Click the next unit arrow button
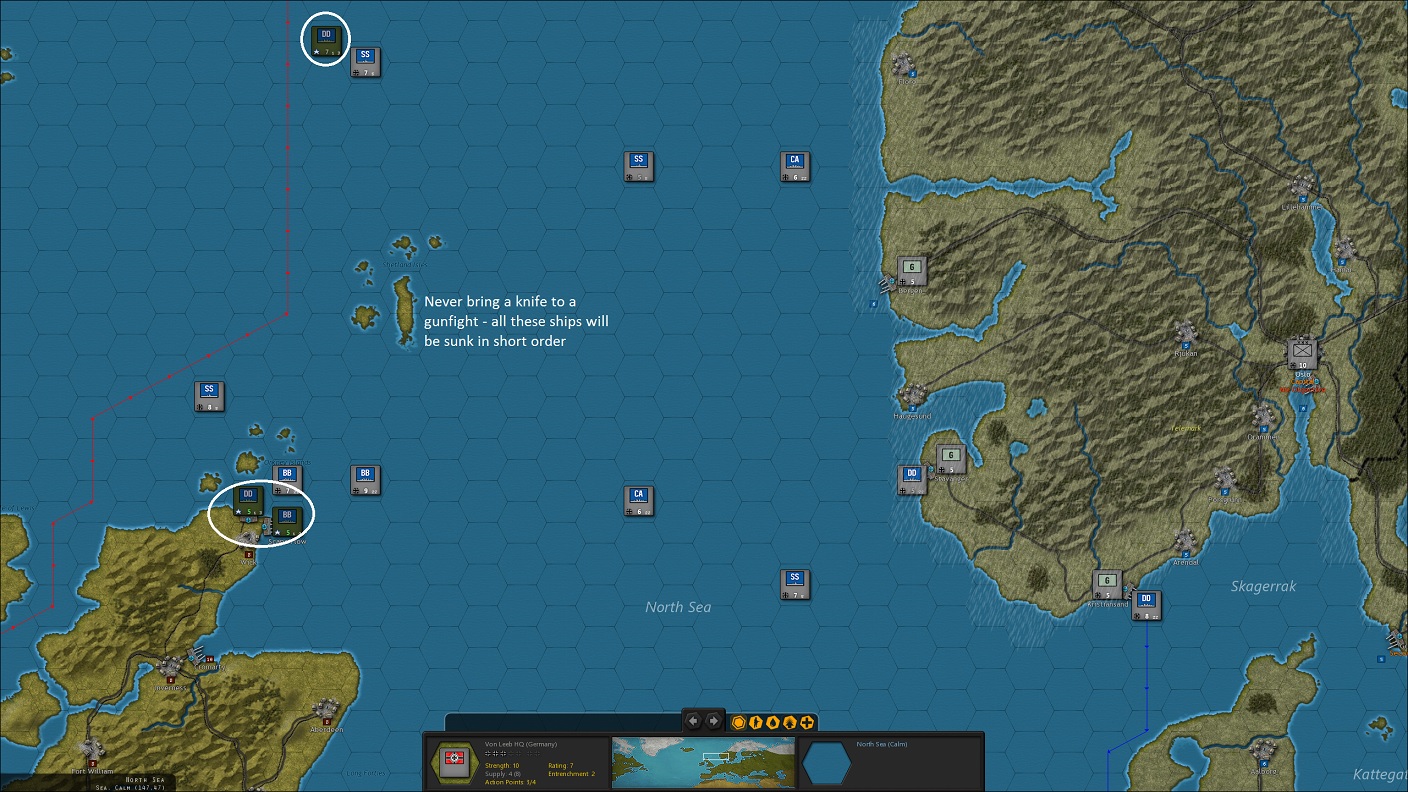 713,721
